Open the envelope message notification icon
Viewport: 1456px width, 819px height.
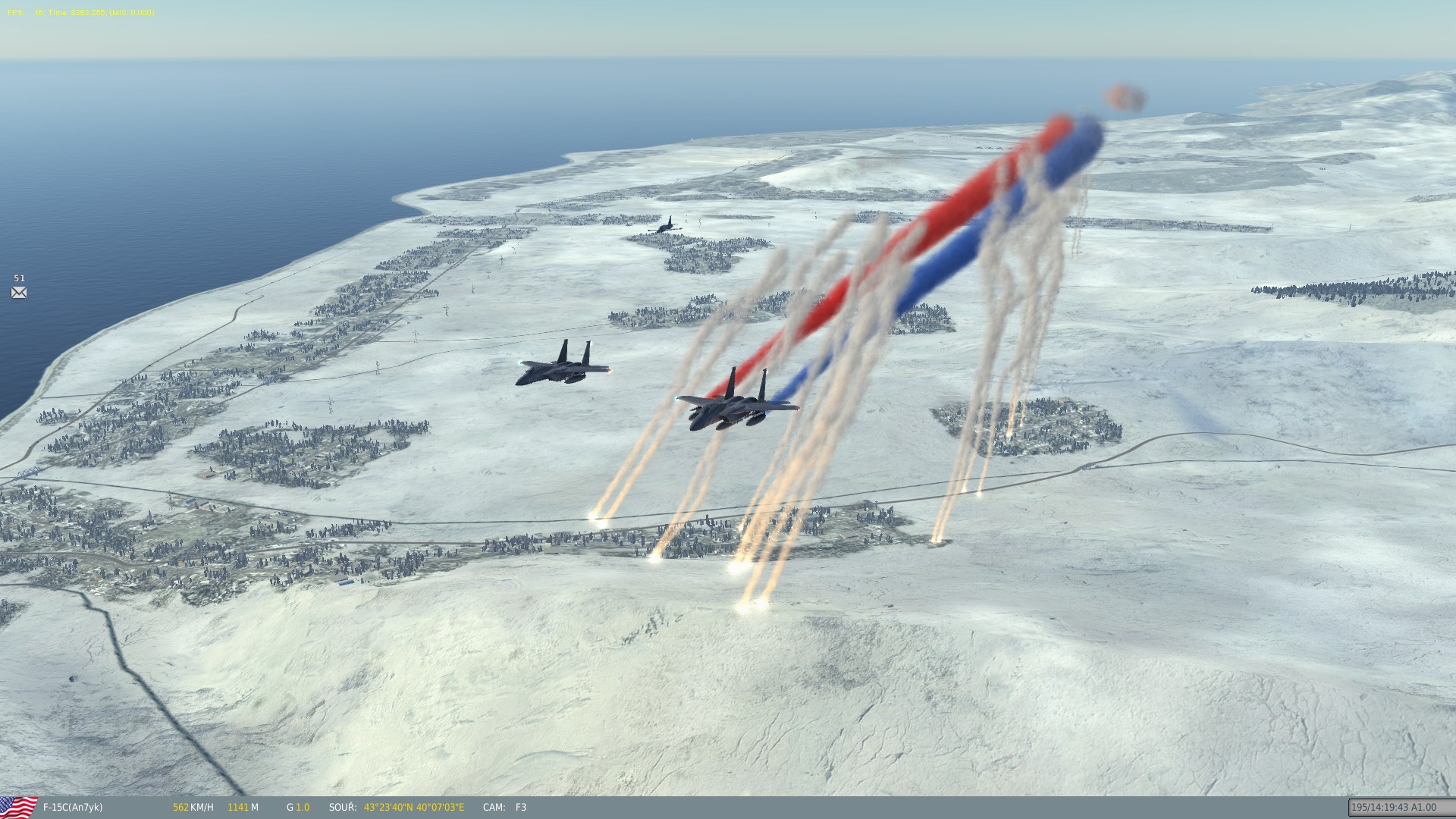[19, 293]
